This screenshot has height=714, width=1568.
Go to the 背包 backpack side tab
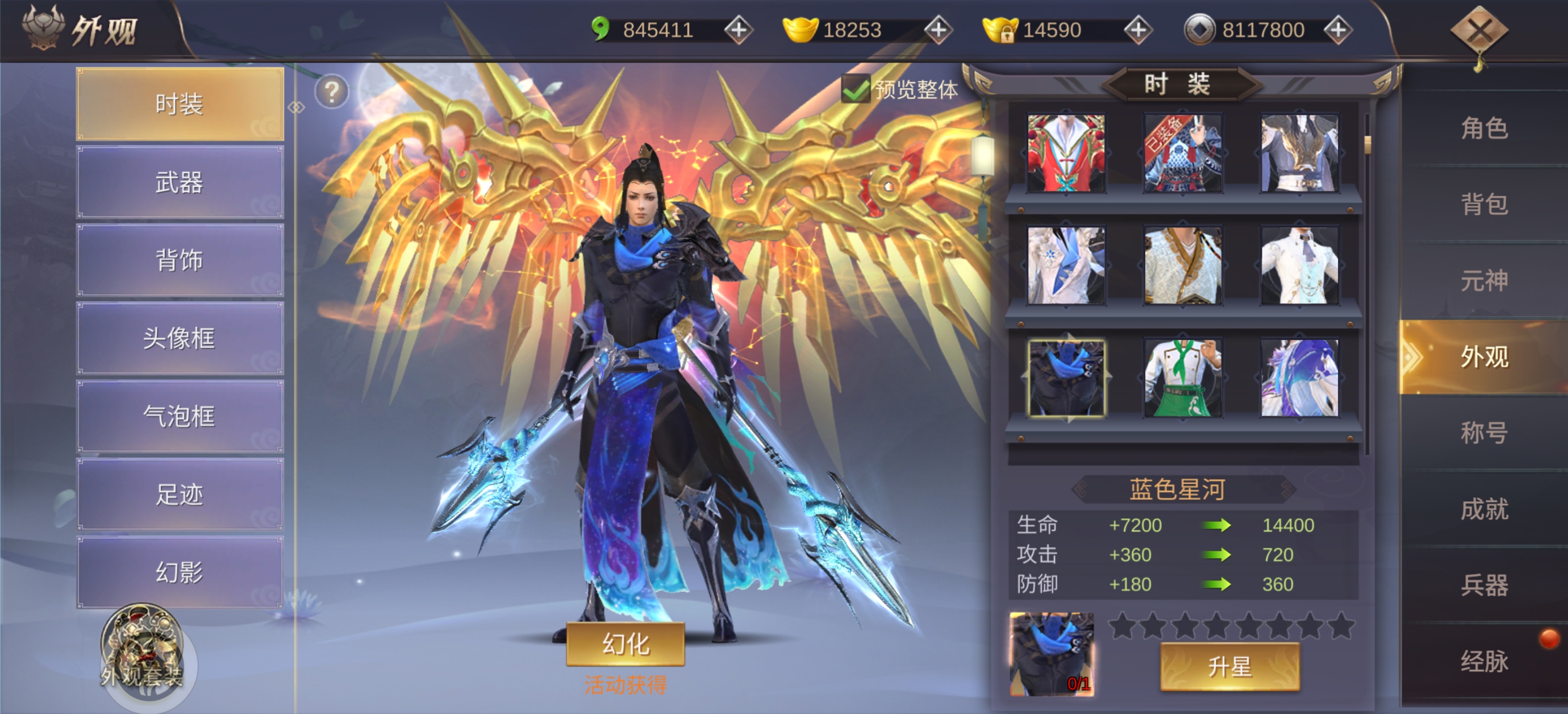(x=1484, y=205)
